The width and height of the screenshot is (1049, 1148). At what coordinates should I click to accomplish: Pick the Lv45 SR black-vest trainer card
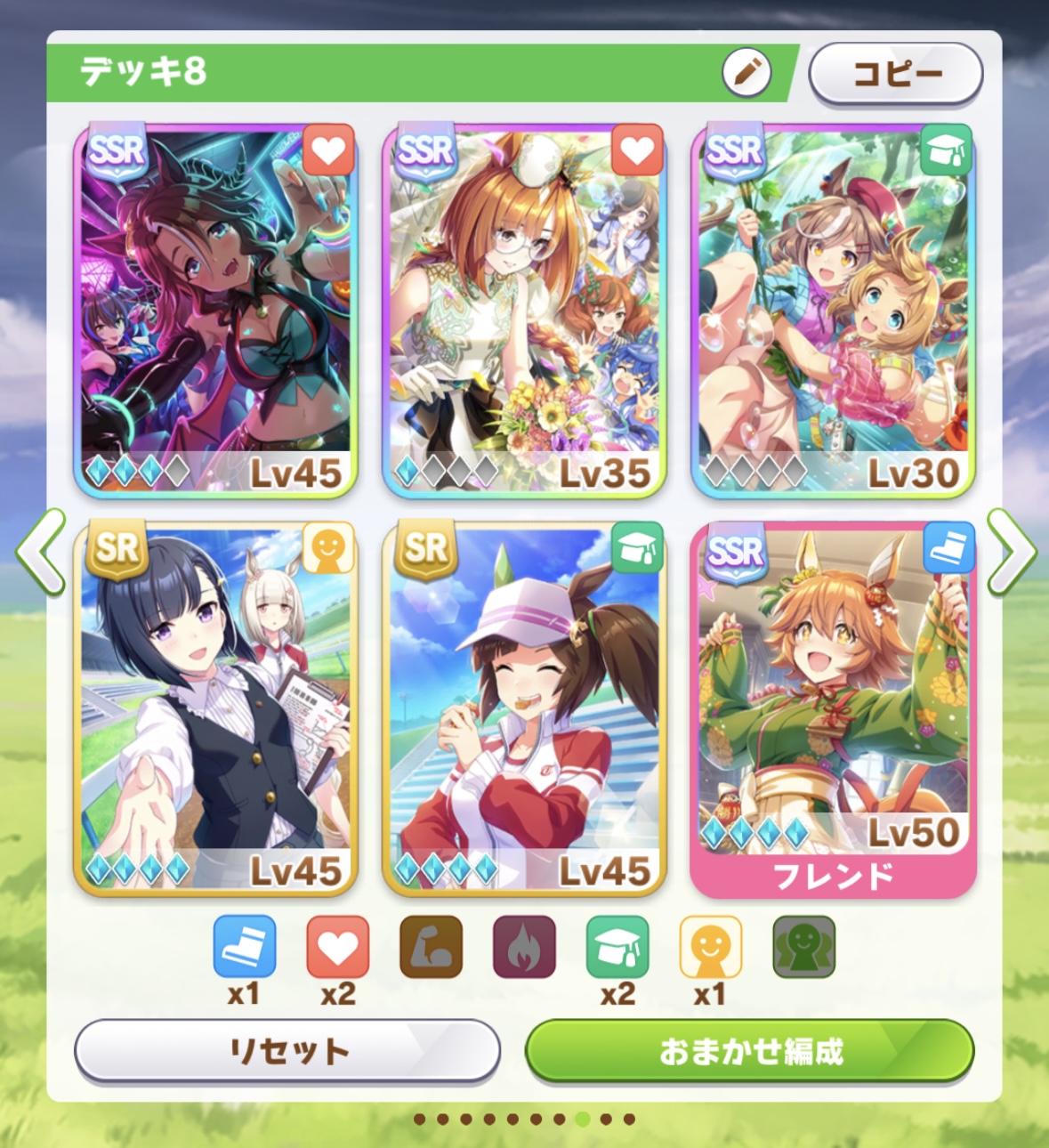215,708
